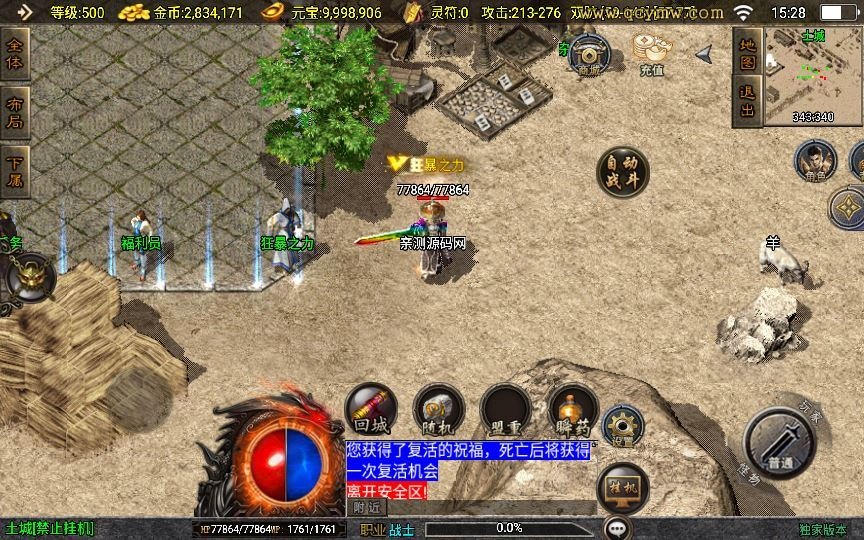
Task: Use the 瞬药 instant potion
Action: click(x=573, y=408)
